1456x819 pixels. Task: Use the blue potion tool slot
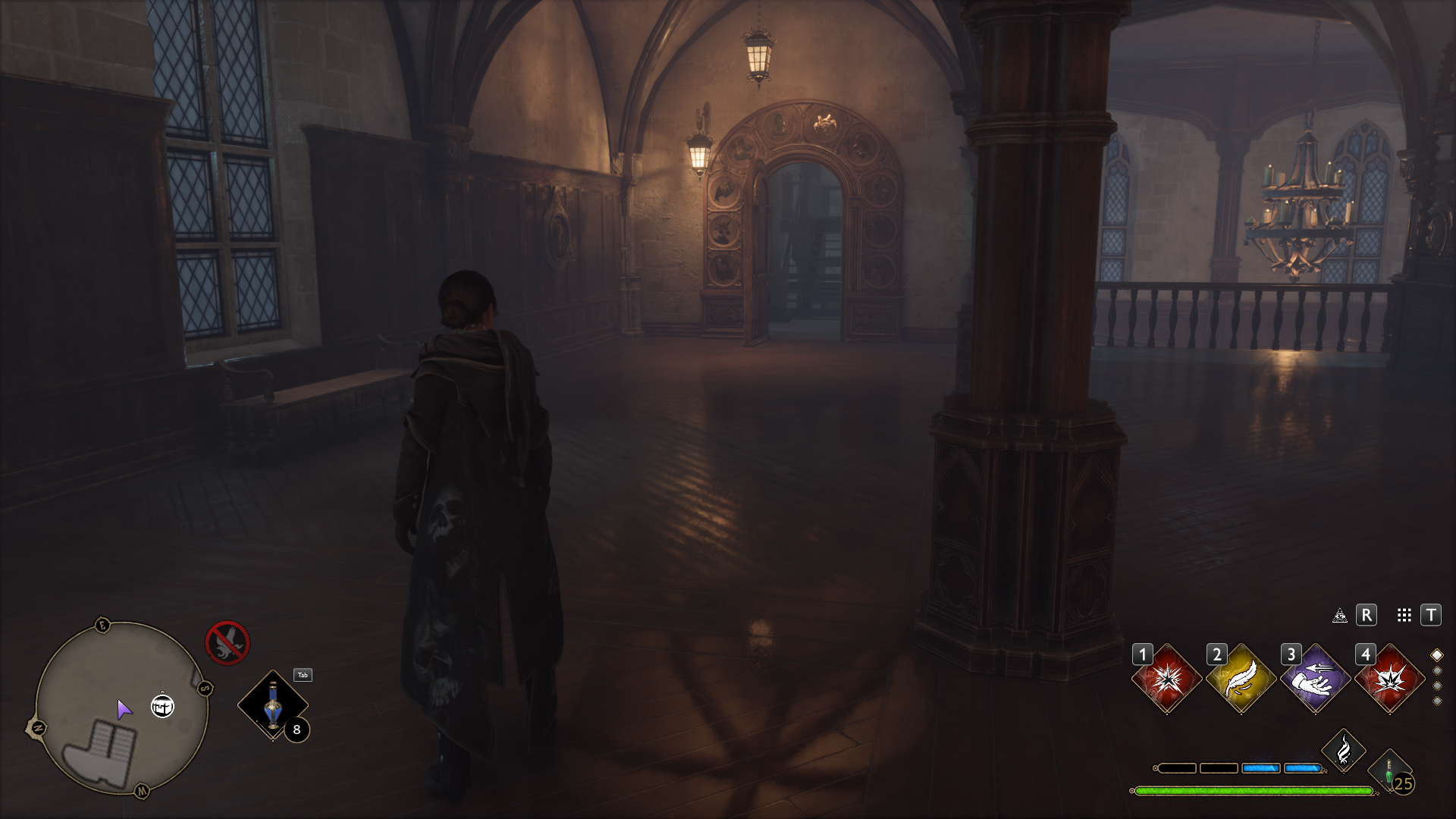pyautogui.click(x=272, y=704)
